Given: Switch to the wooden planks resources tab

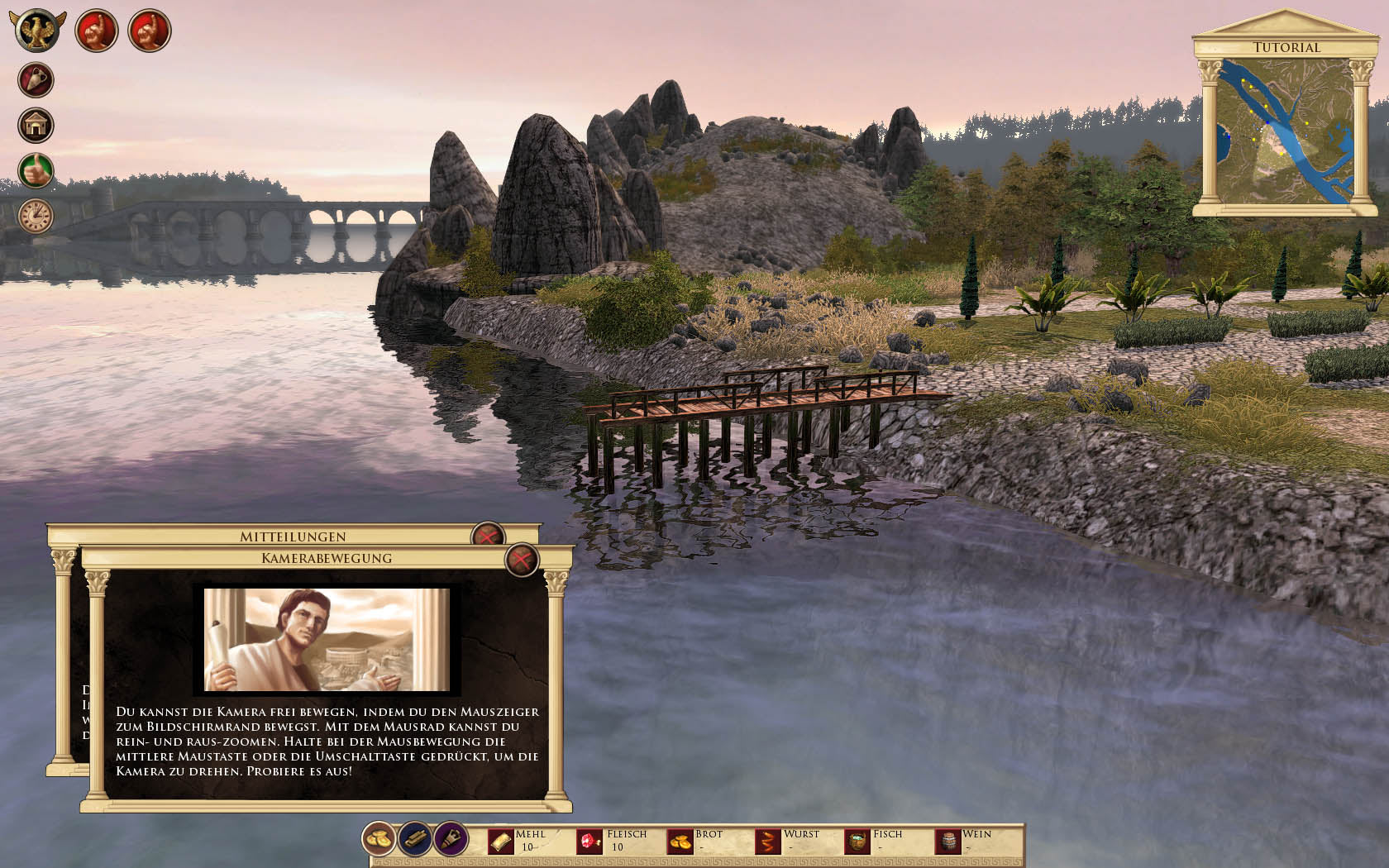Looking at the screenshot, I should pyautogui.click(x=415, y=840).
